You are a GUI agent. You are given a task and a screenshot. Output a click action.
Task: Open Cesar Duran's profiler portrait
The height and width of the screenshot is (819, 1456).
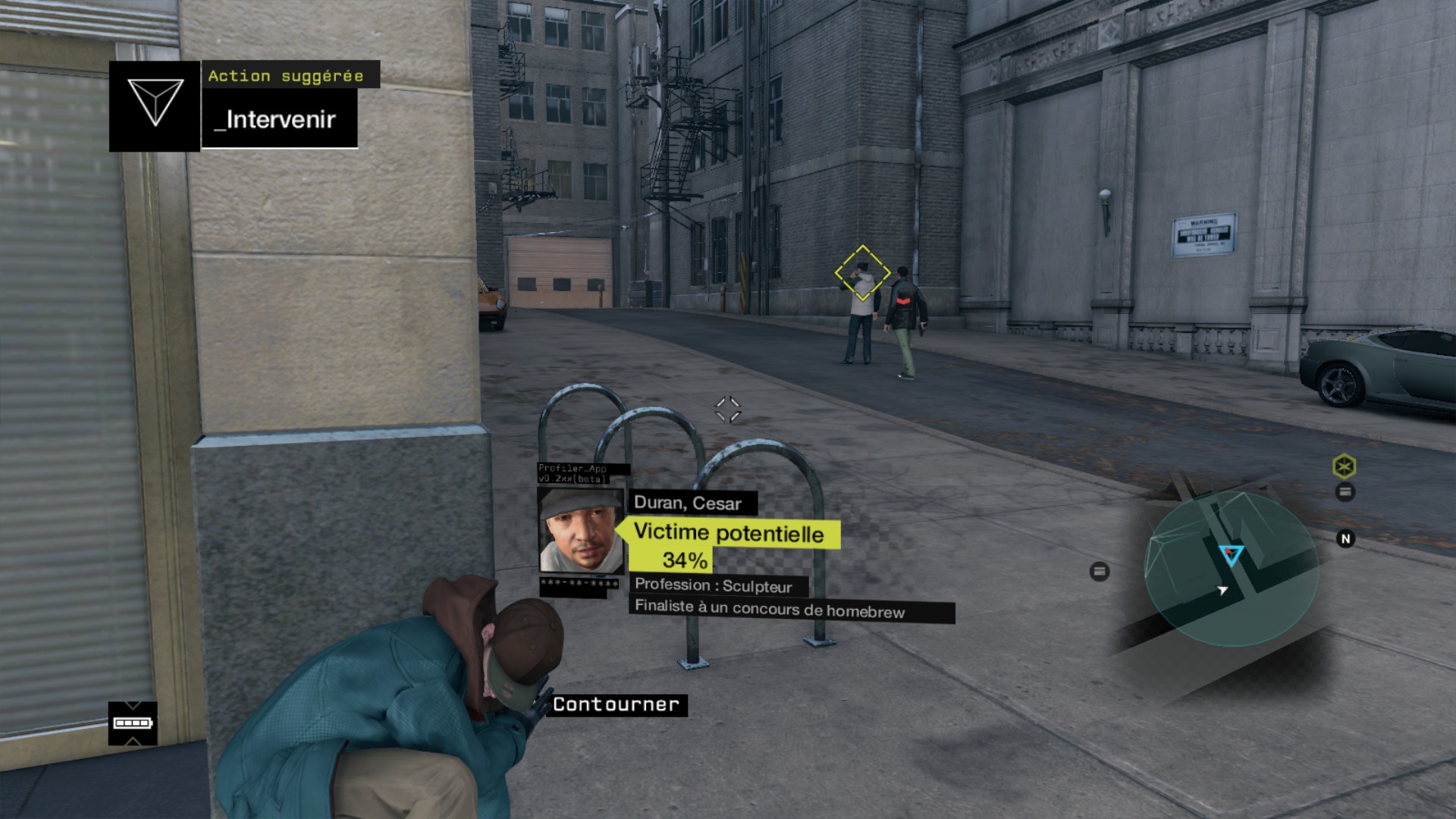(580, 530)
